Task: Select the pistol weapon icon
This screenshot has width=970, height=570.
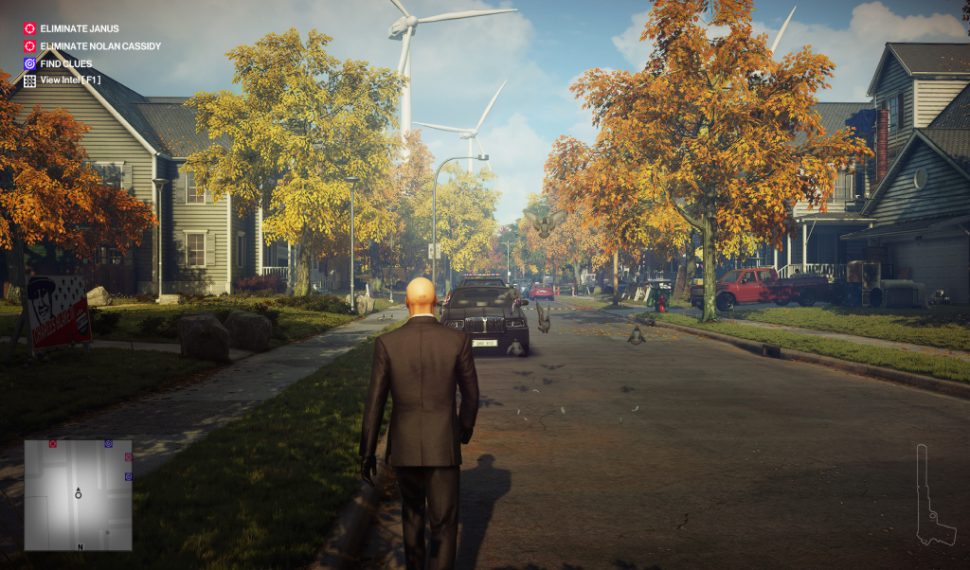Action: tap(932, 498)
